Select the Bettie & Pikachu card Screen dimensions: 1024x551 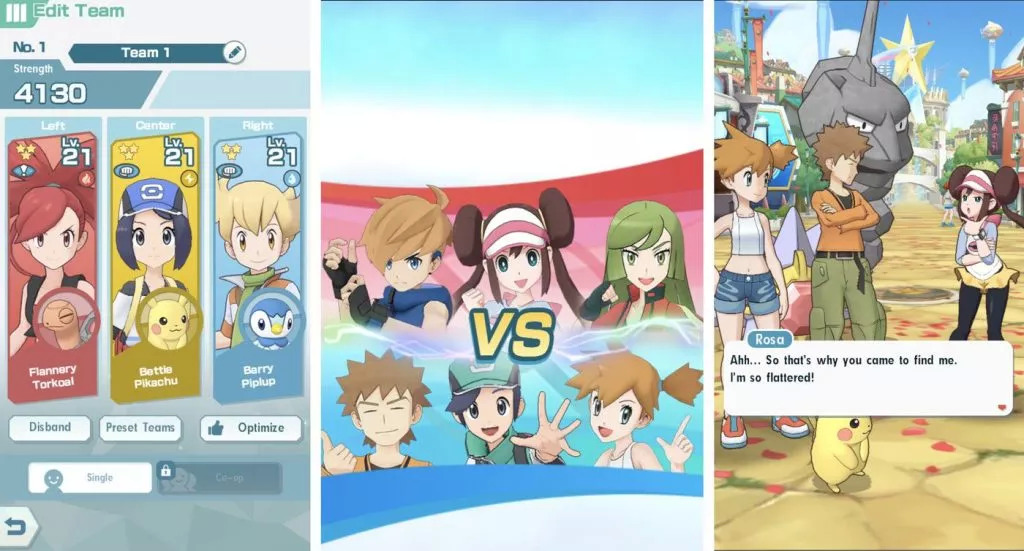tap(155, 260)
